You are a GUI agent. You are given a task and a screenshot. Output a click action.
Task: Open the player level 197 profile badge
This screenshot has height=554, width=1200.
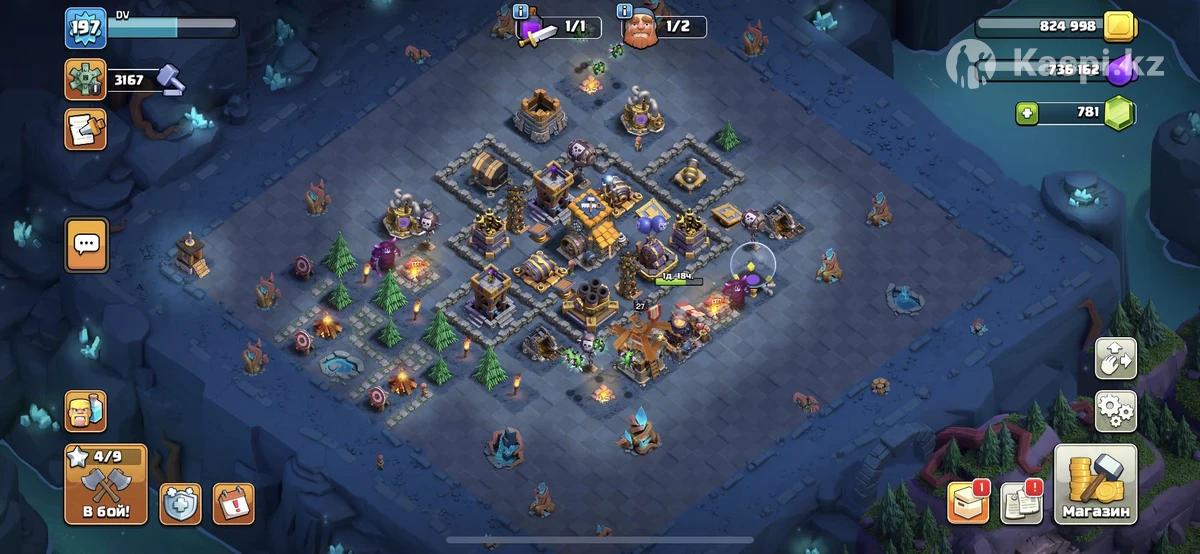tap(84, 27)
